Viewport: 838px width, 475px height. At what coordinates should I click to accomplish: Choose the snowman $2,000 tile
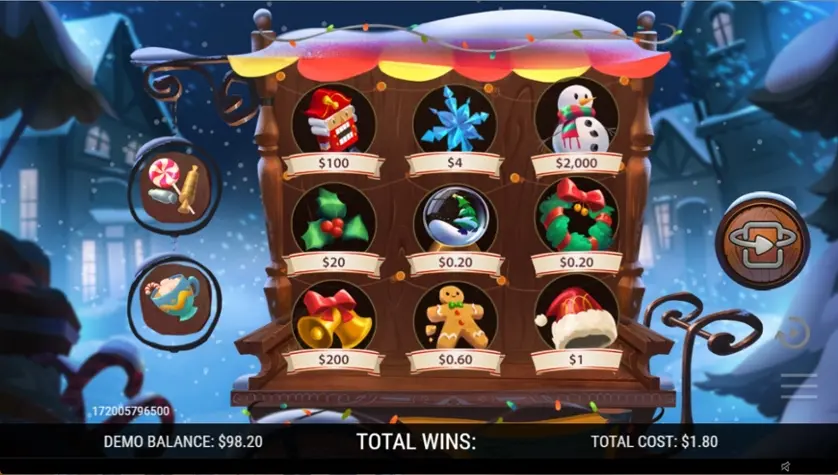click(576, 121)
